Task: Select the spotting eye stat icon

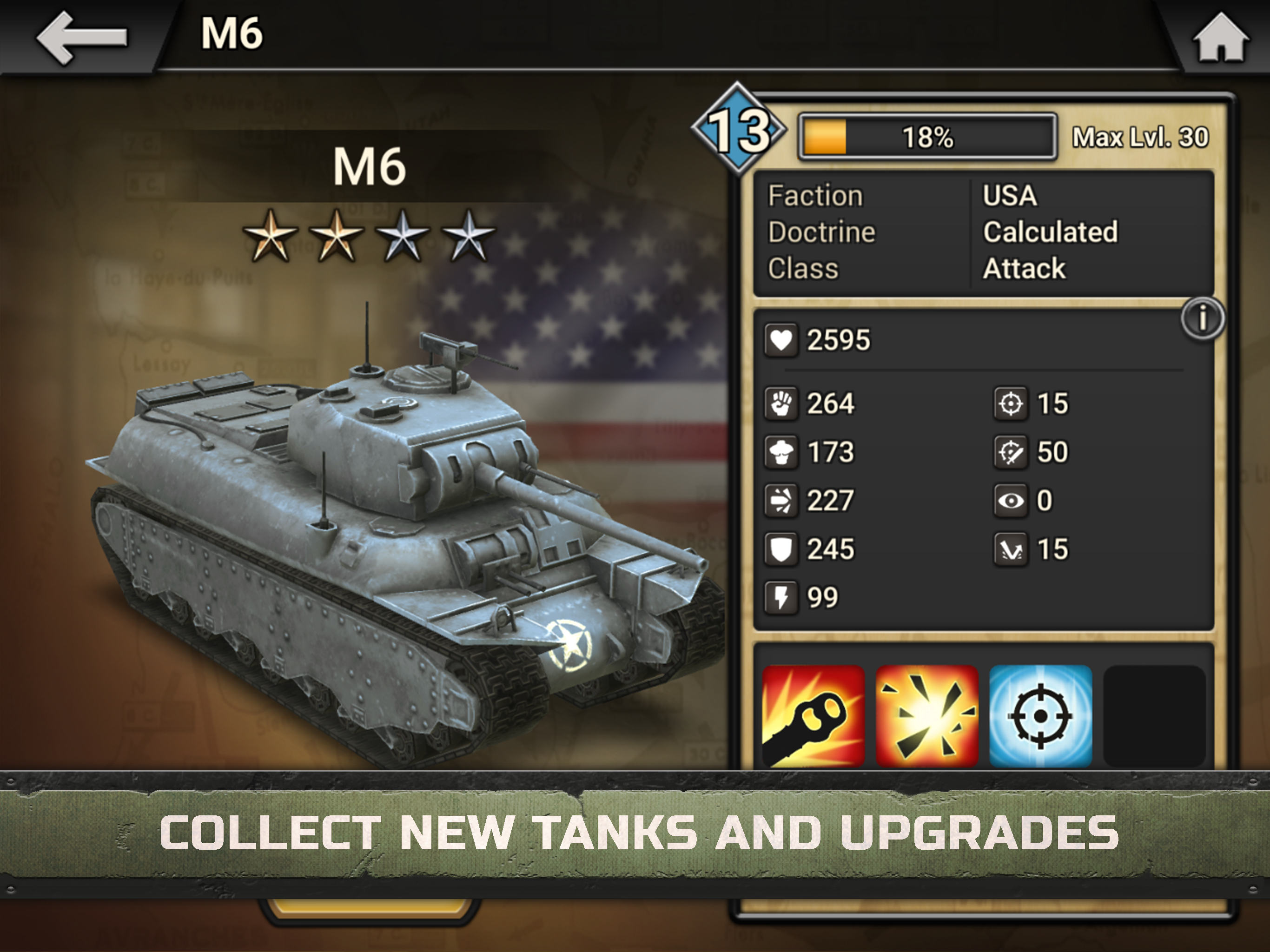Action: point(1011,500)
